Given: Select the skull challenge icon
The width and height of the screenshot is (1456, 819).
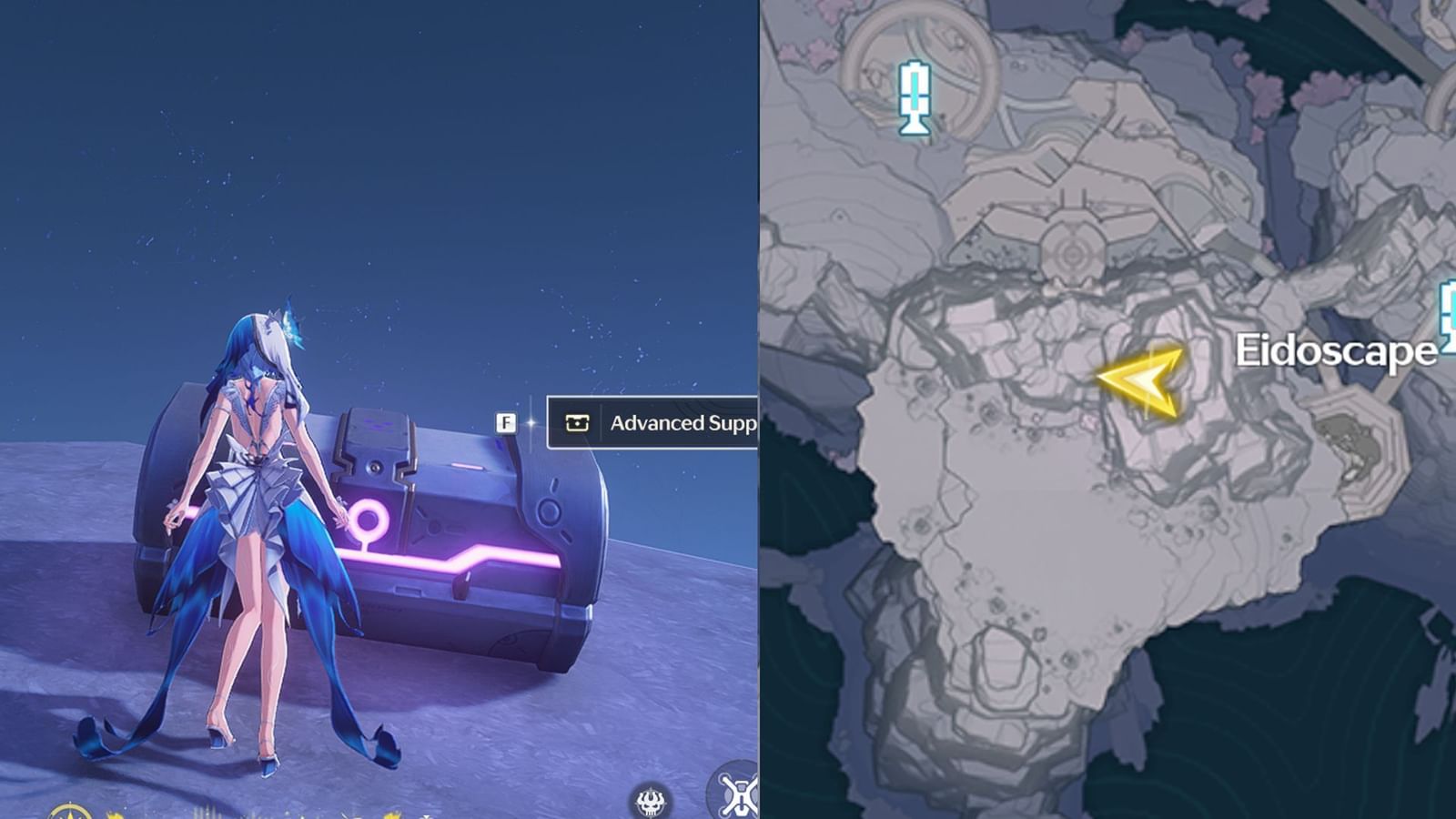Looking at the screenshot, I should 651,801.
